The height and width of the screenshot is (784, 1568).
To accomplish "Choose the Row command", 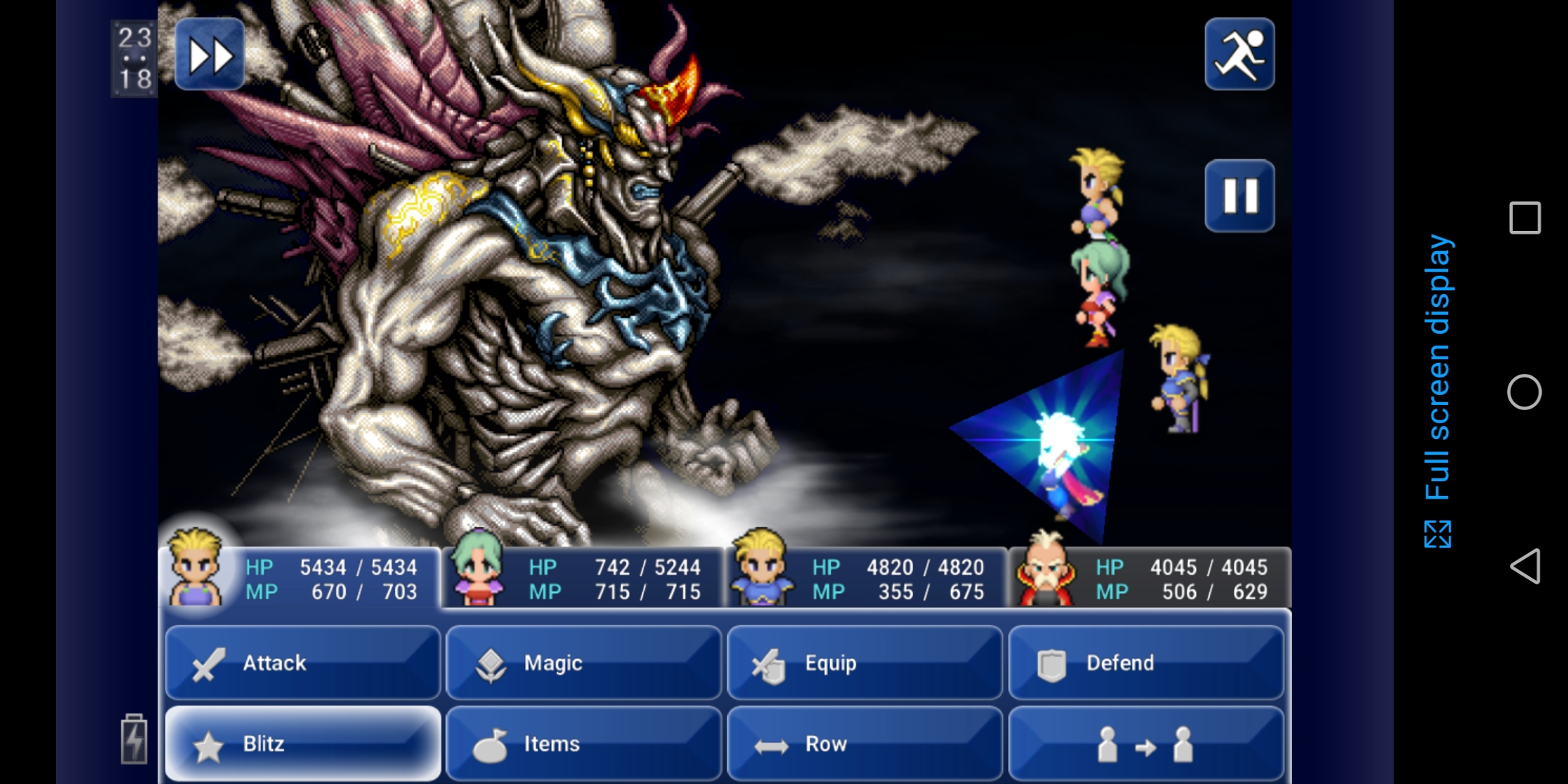I will (864, 743).
